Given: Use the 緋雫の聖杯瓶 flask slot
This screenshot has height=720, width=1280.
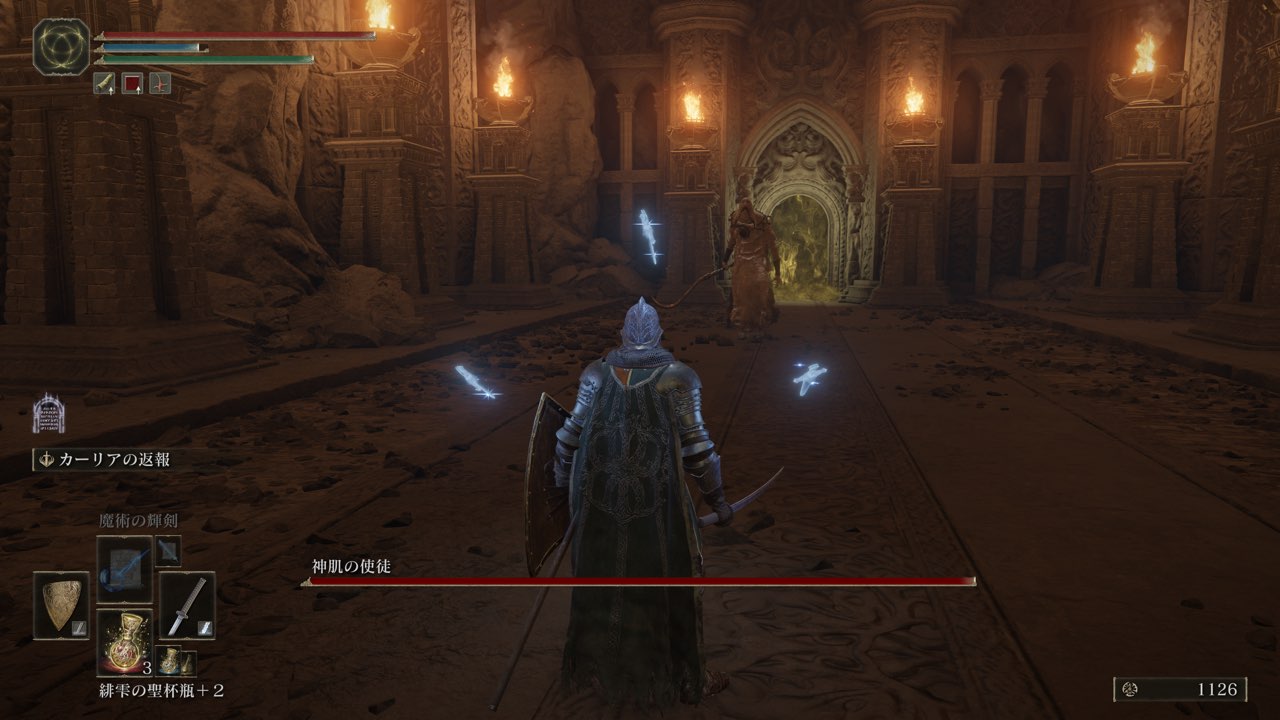Looking at the screenshot, I should 125,642.
